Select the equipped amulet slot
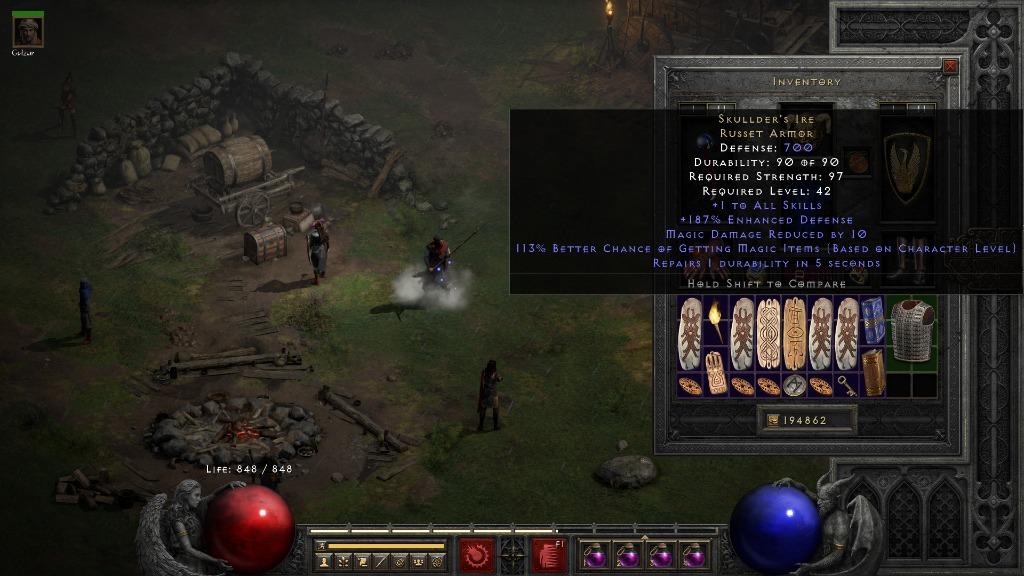Screen dimensions: 1024x576 tap(857, 160)
